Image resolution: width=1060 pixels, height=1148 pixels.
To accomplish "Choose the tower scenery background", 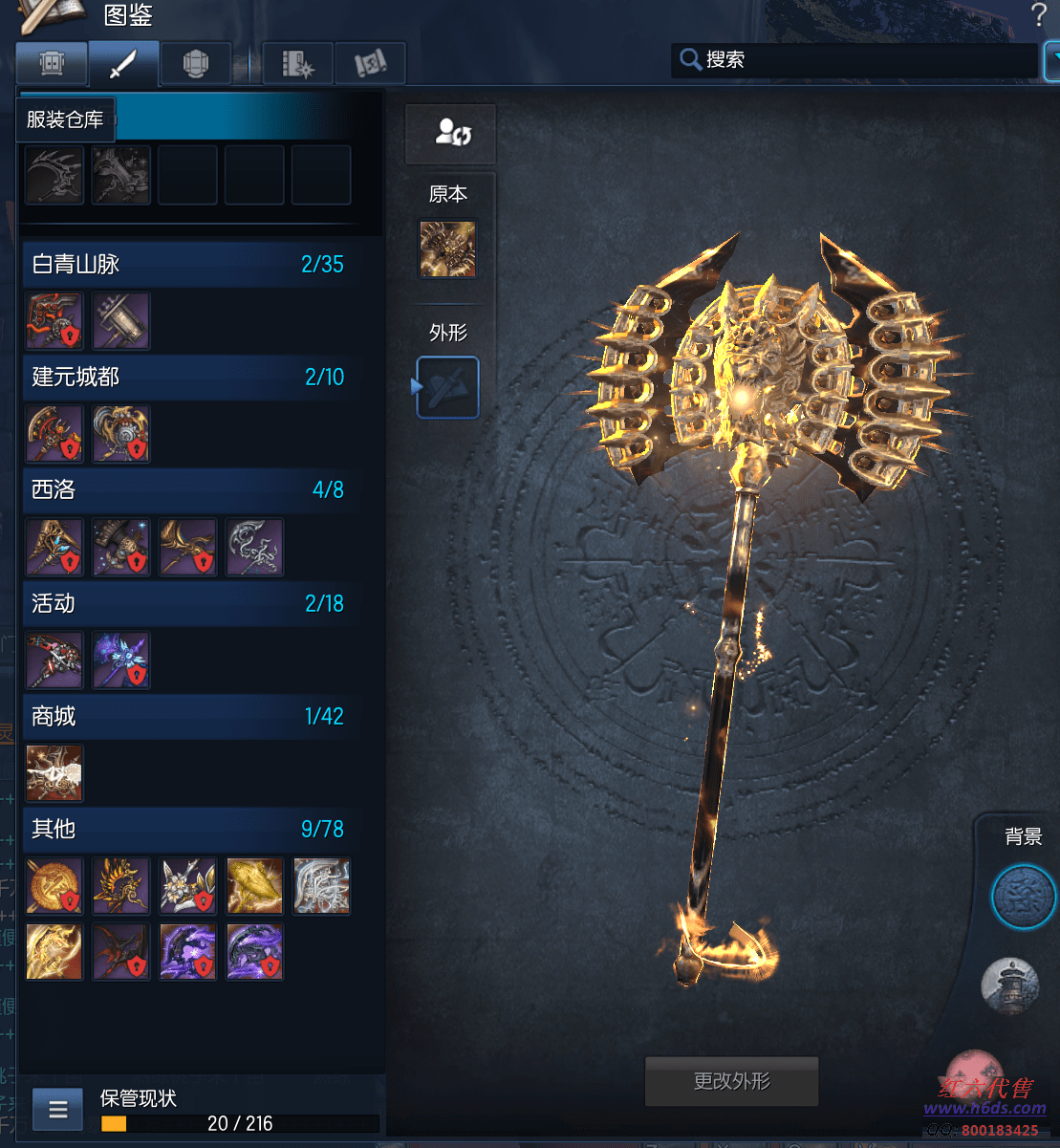I will click(1010, 985).
